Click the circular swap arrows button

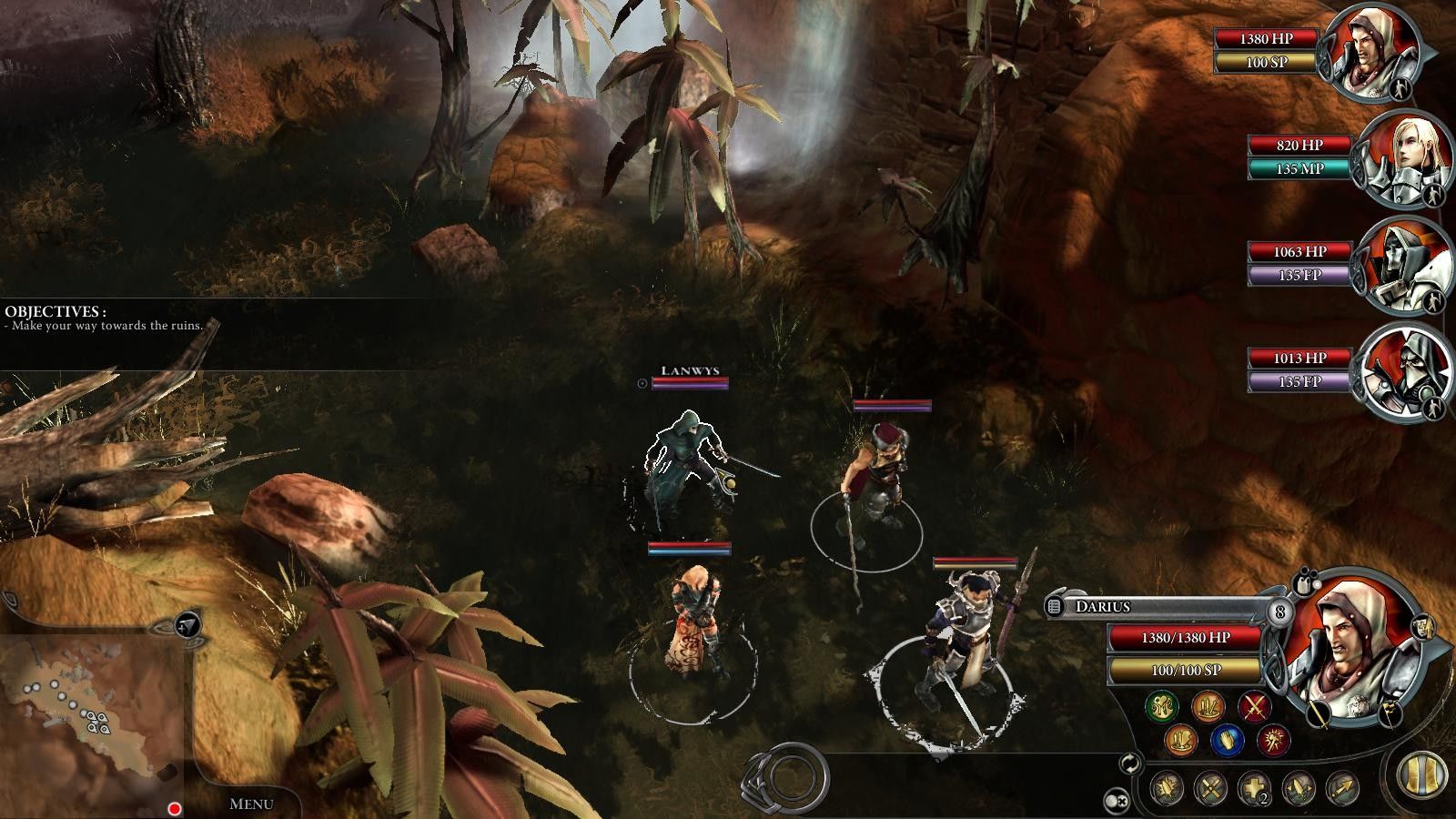pos(1131,763)
